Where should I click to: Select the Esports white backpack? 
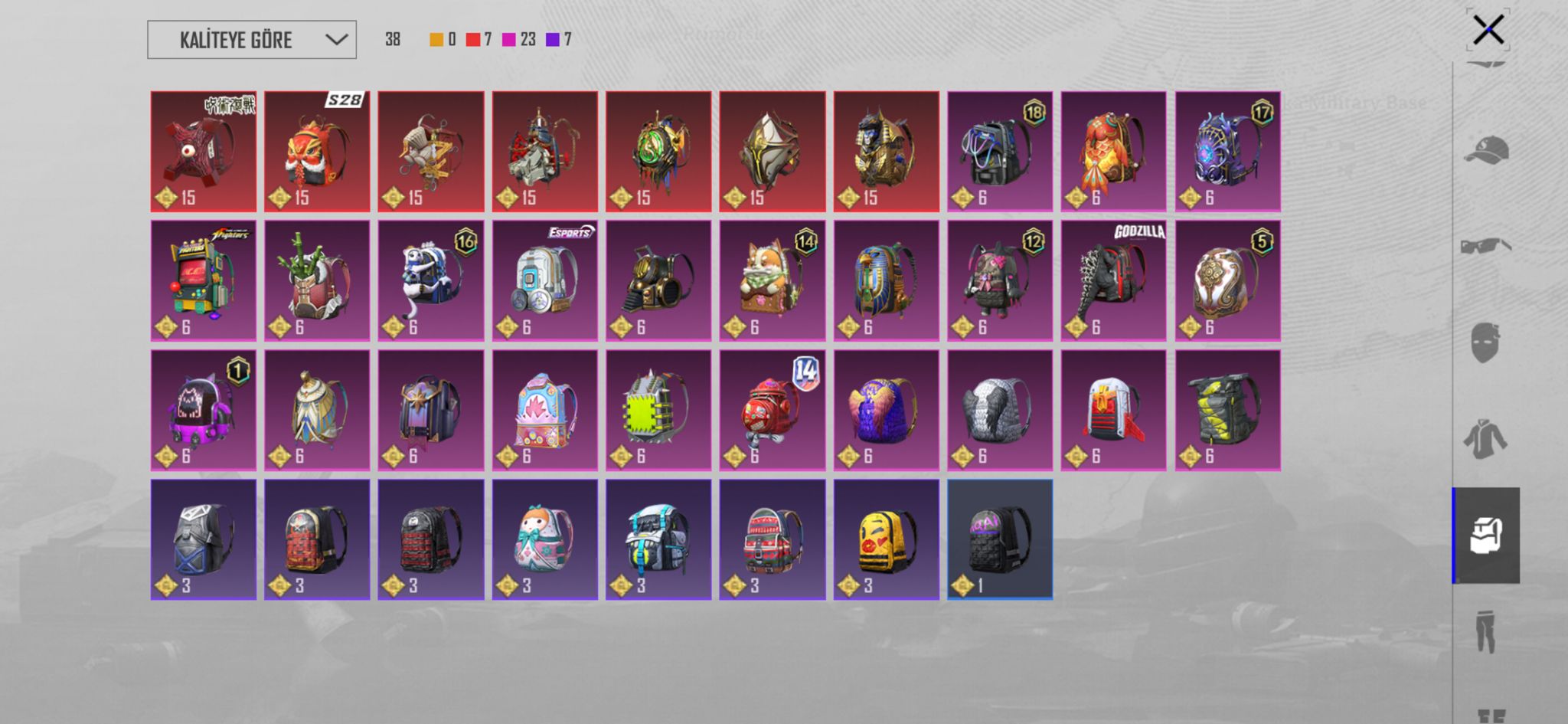(x=544, y=280)
